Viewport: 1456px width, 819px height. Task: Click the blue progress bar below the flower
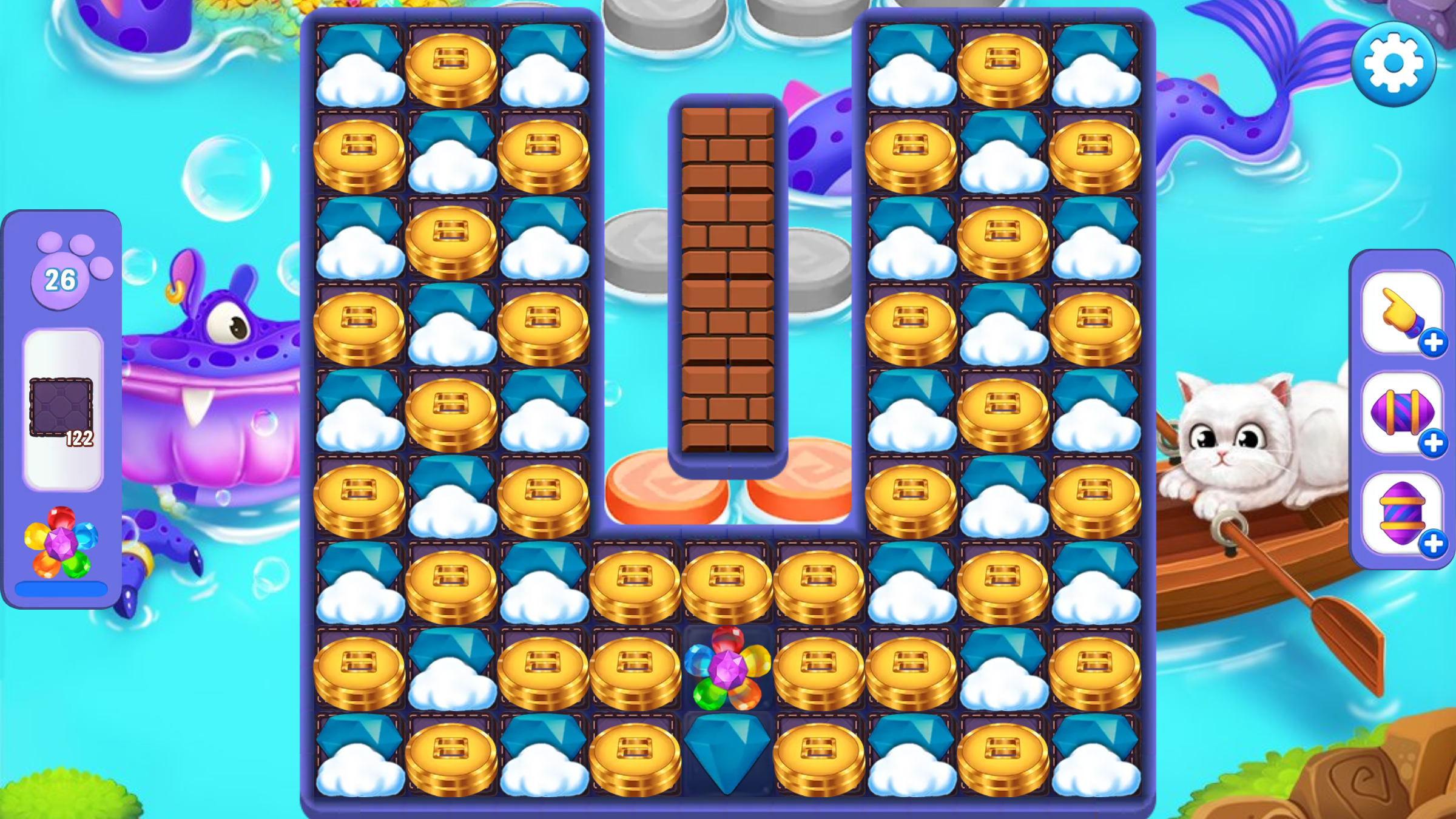(x=62, y=588)
